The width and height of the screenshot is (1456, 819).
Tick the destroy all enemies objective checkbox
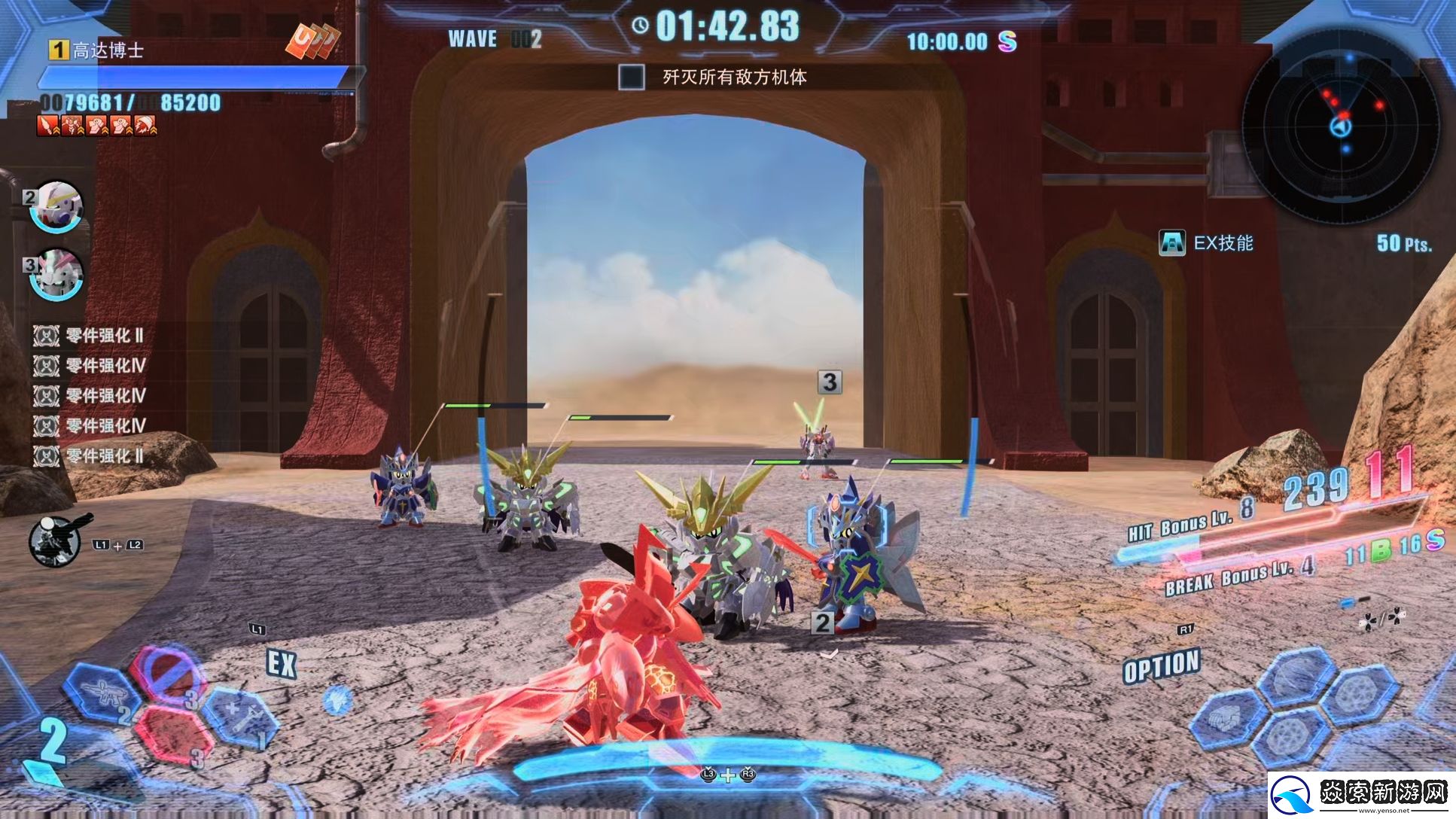(631, 77)
